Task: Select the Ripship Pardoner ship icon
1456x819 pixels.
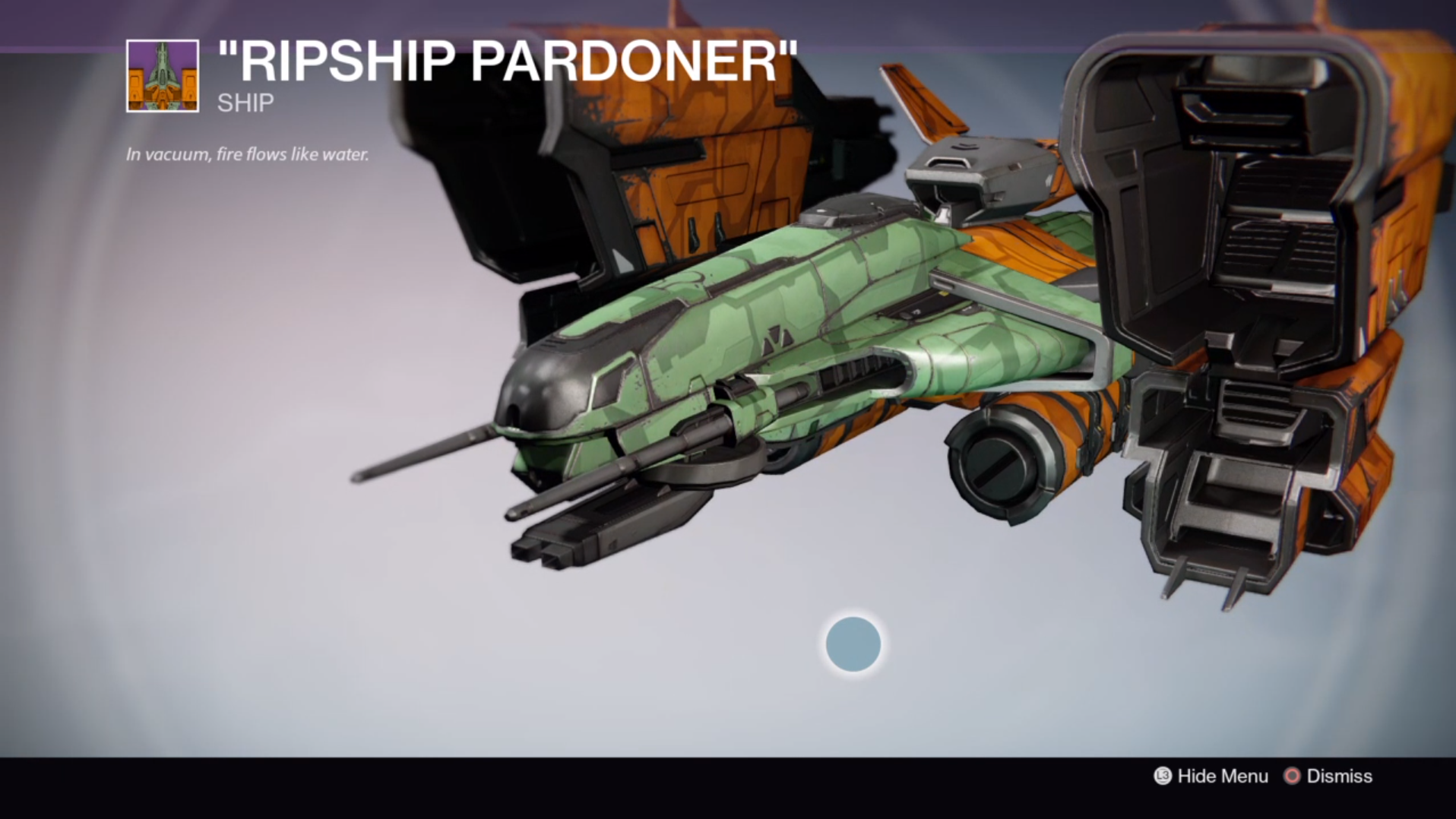Action: point(163,76)
